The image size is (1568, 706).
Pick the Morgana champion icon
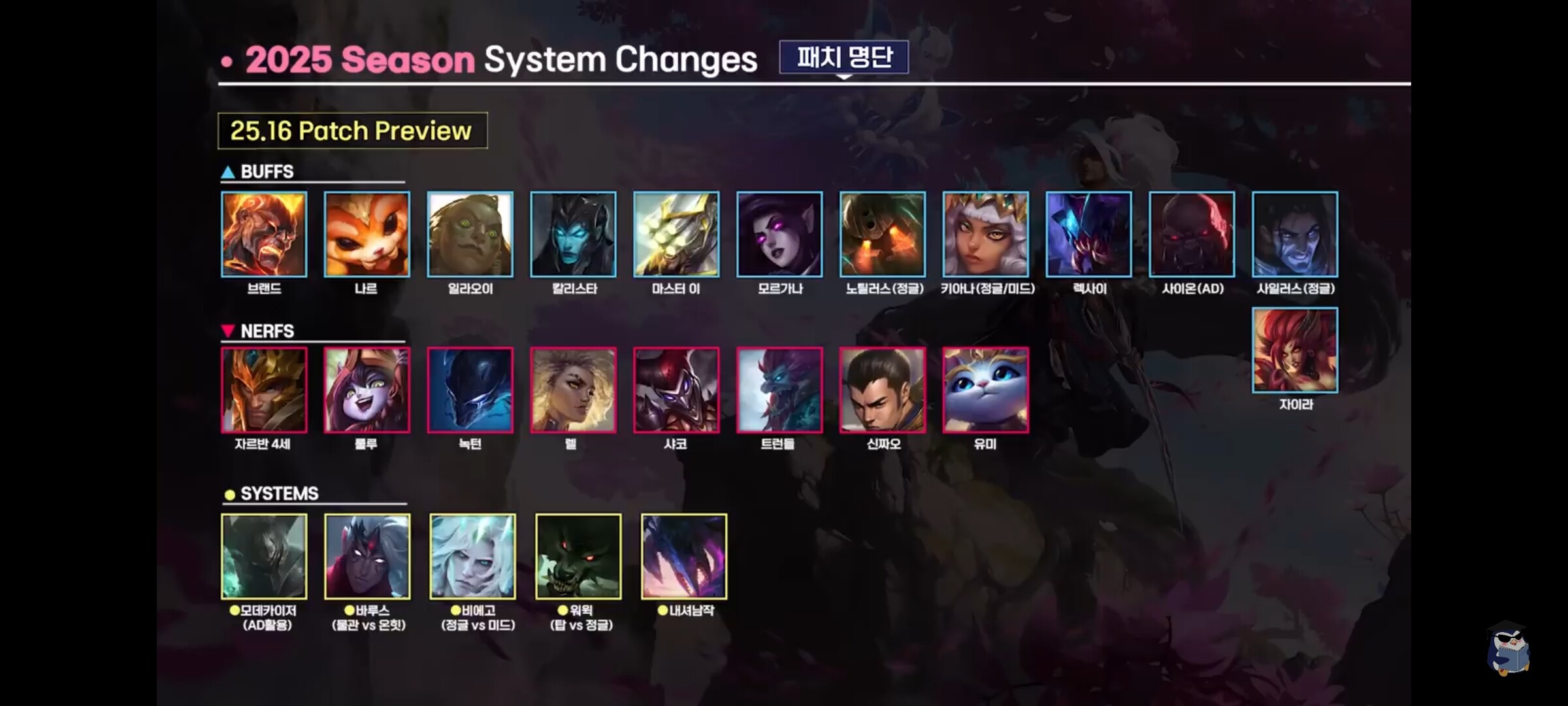[x=779, y=234]
